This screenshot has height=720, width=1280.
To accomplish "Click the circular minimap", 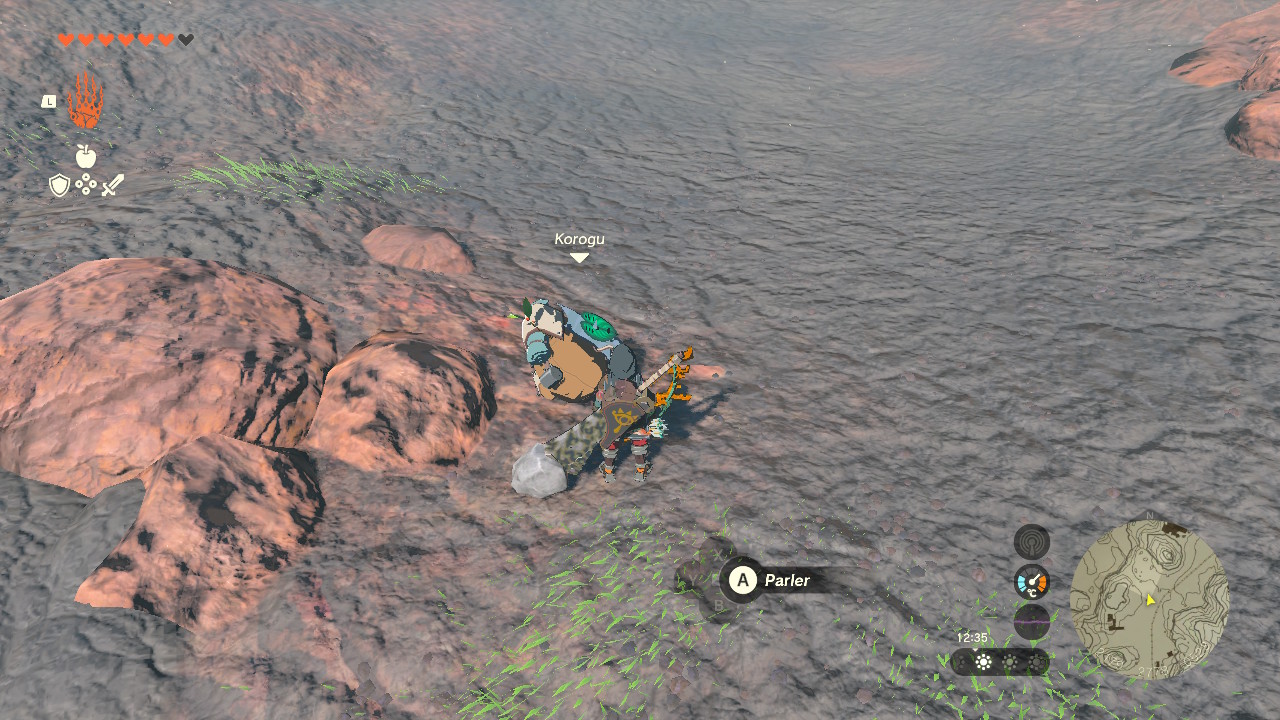I will (x=1149, y=599).
